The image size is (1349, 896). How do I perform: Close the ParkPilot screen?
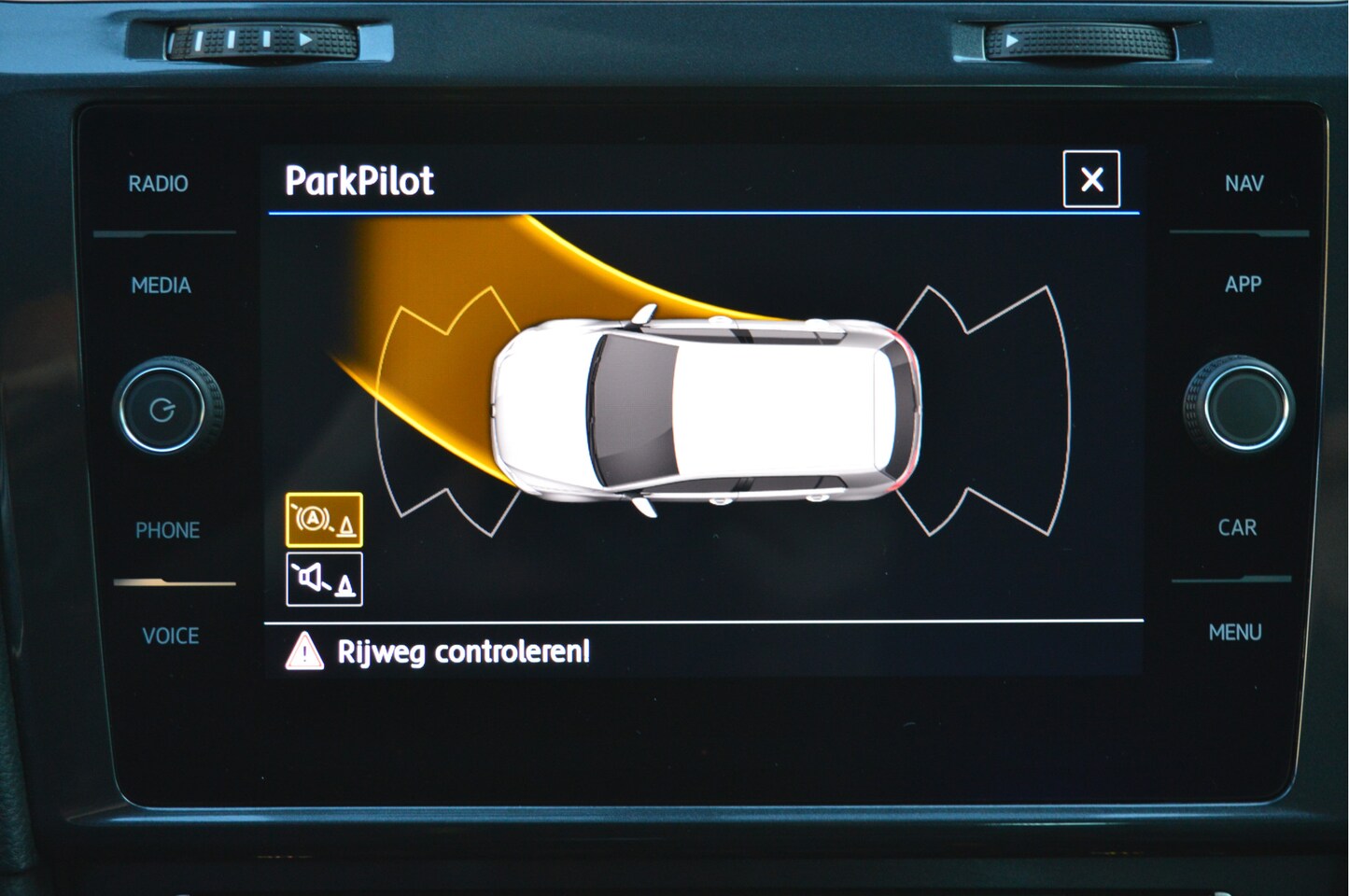[1090, 179]
